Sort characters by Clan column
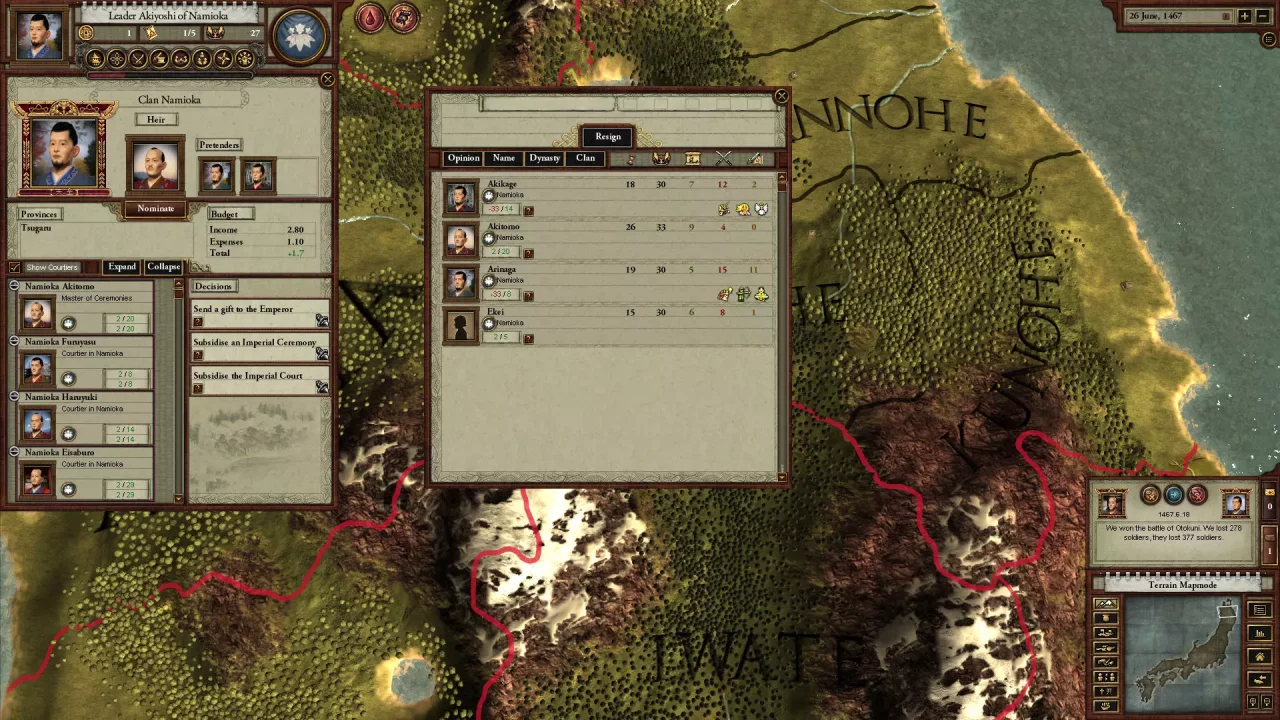Viewport: 1280px width, 720px height. pos(585,158)
